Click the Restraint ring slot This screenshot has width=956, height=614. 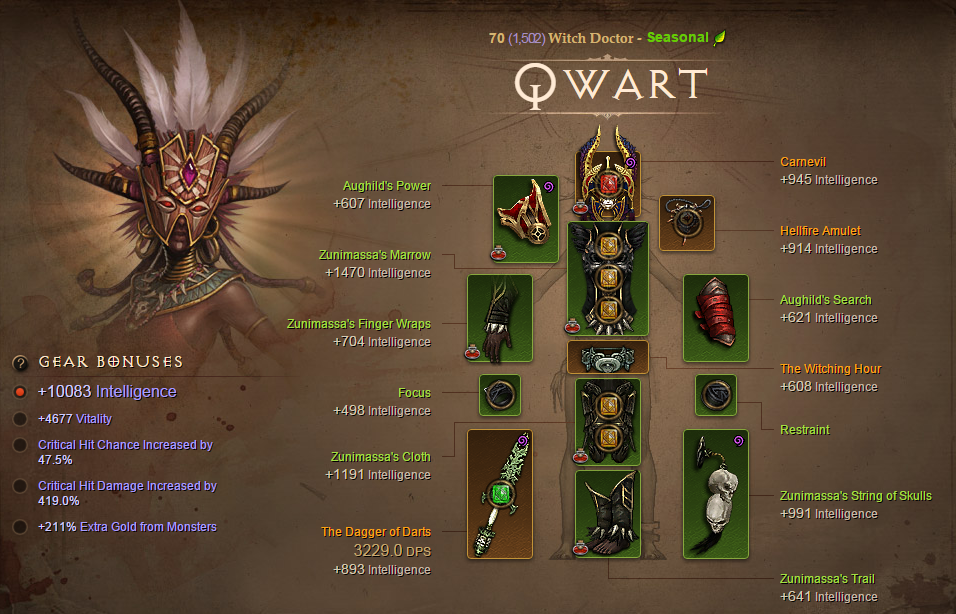point(715,395)
